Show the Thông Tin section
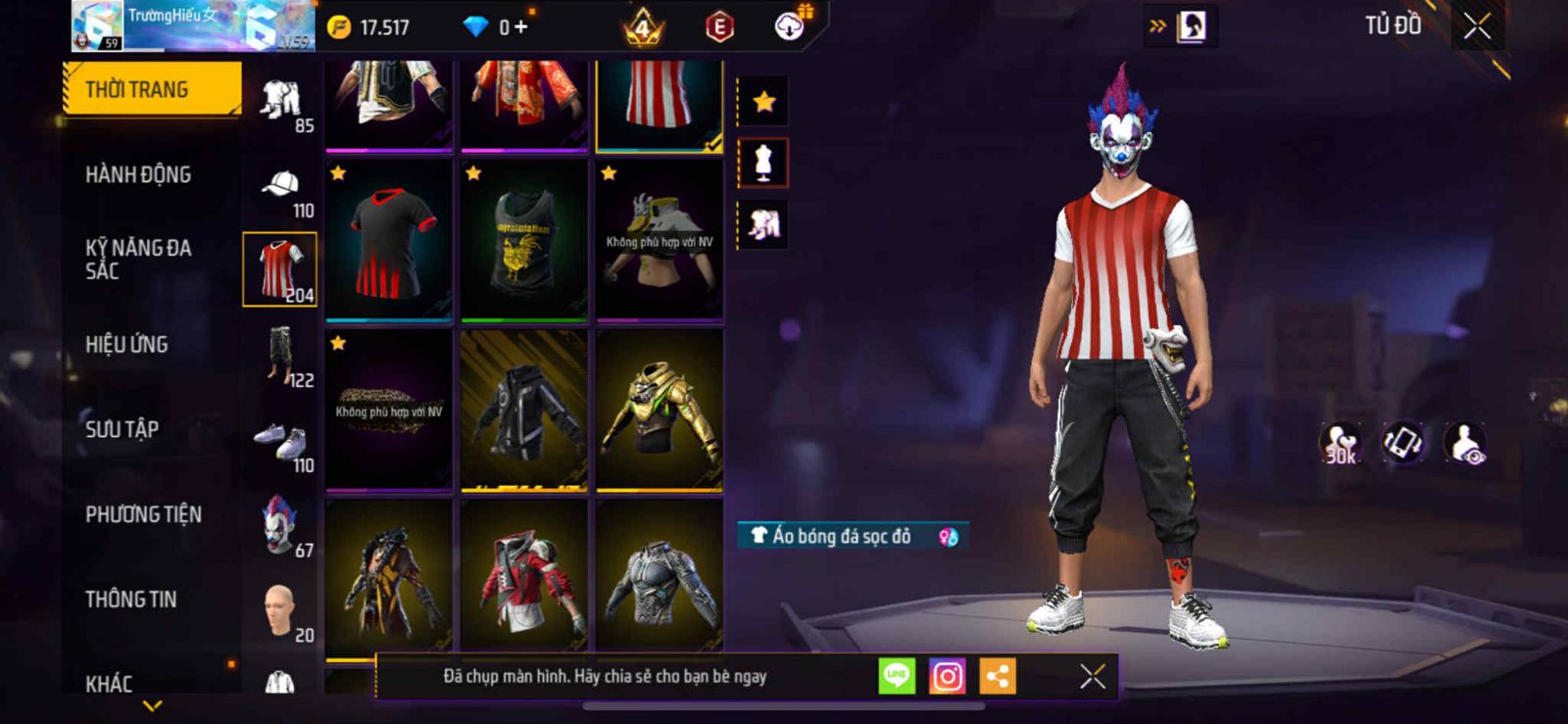 130,599
